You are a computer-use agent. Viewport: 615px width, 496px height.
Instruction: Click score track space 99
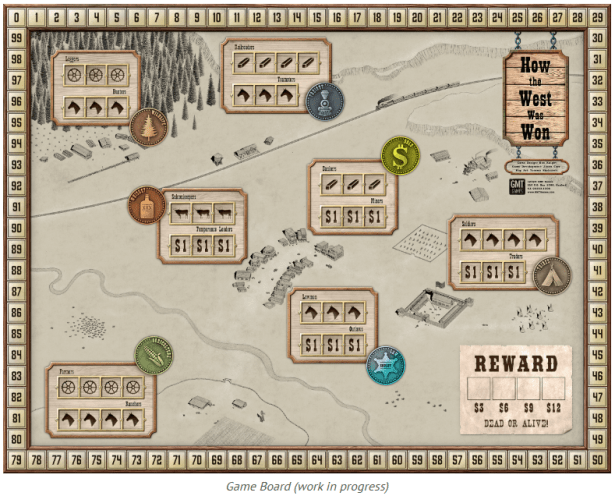click(x=15, y=37)
